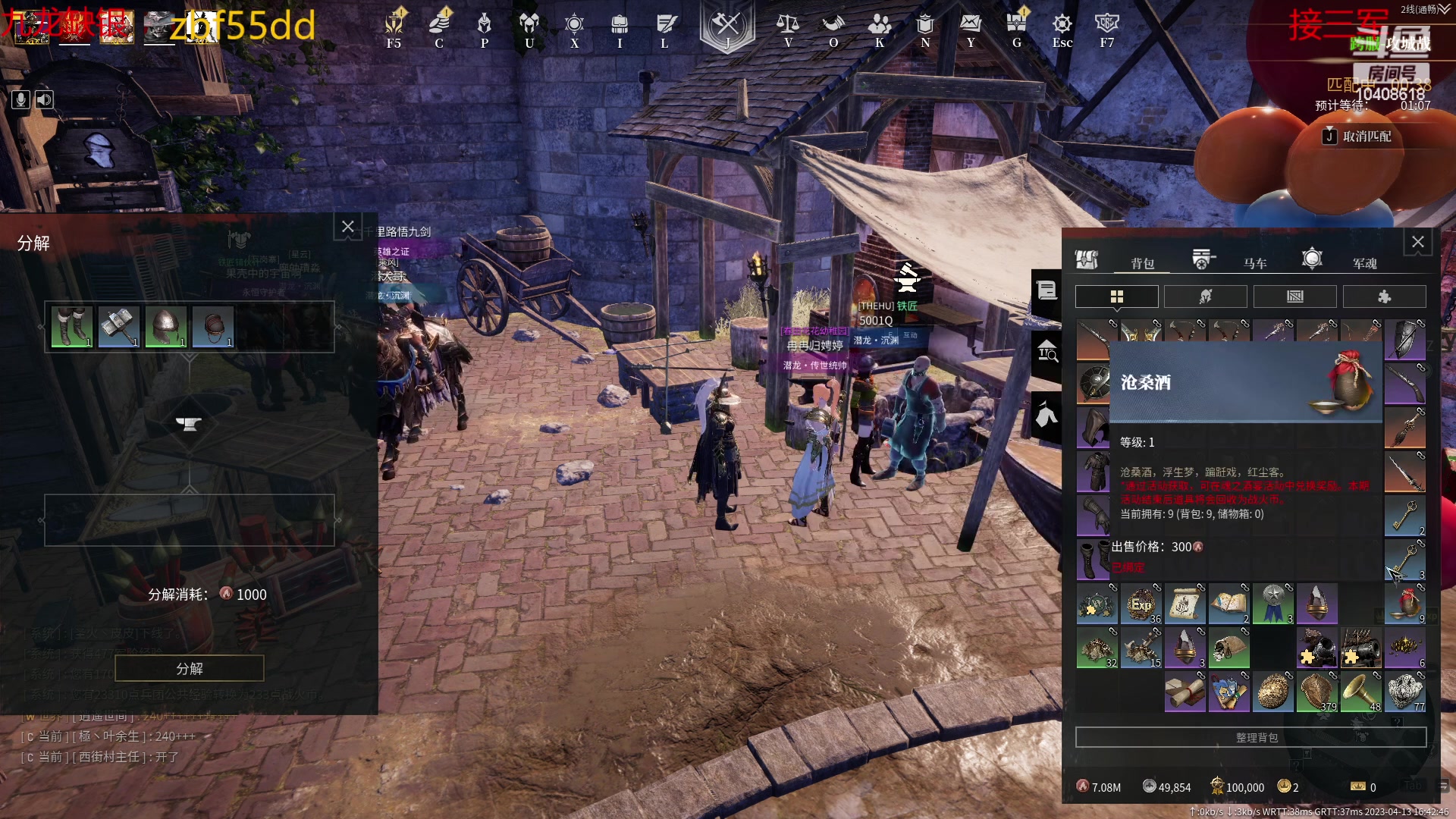This screenshot has height=819, width=1456.
Task: Open the settings gear menu icon
Action: [x=1062, y=25]
